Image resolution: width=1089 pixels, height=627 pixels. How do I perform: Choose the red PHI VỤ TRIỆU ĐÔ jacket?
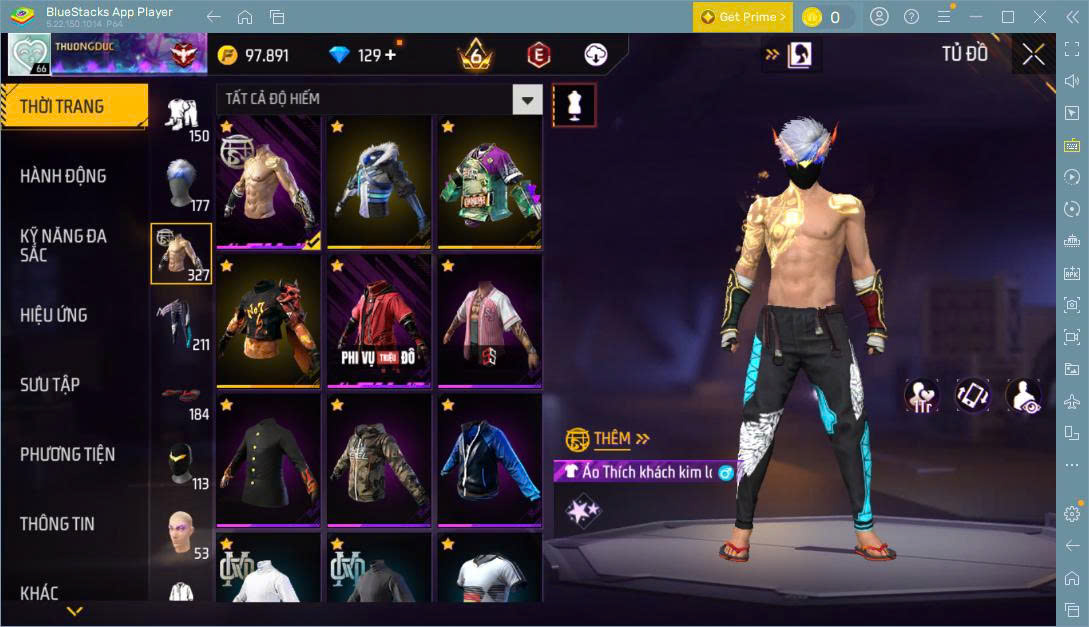pos(378,320)
